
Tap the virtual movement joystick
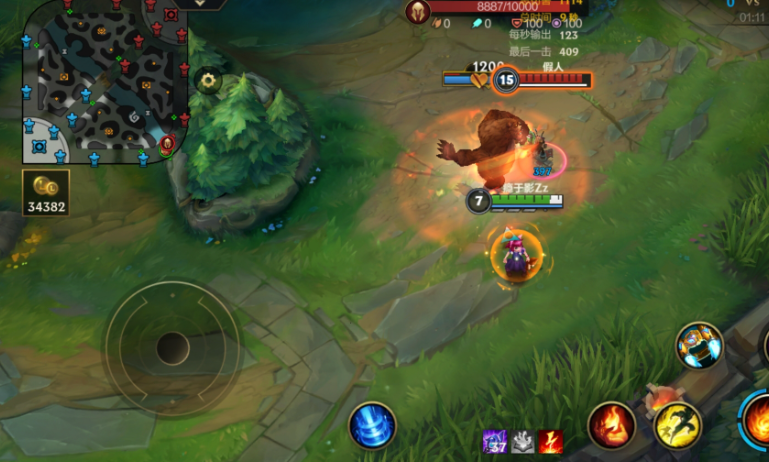click(x=172, y=348)
